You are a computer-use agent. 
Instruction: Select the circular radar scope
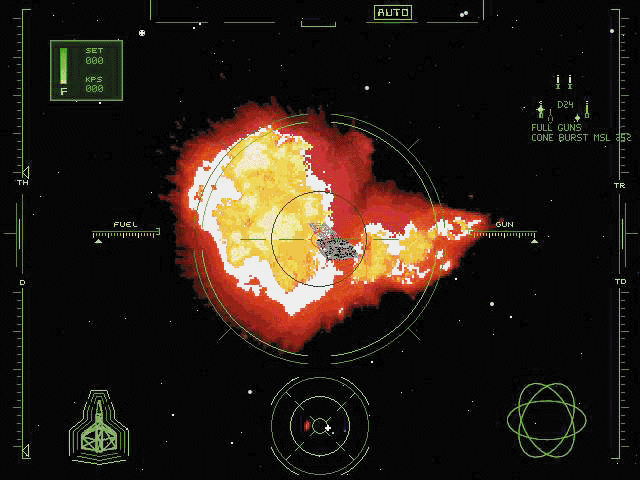pos(320,426)
